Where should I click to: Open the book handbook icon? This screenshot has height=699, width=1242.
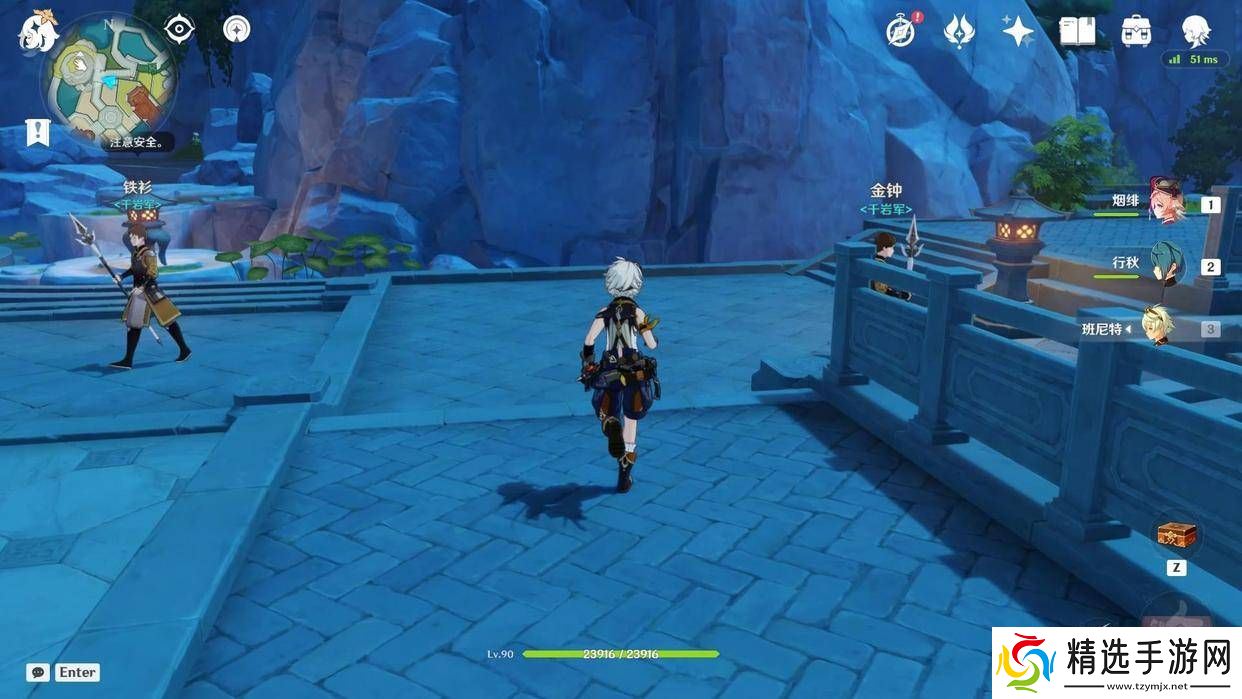point(1077,31)
